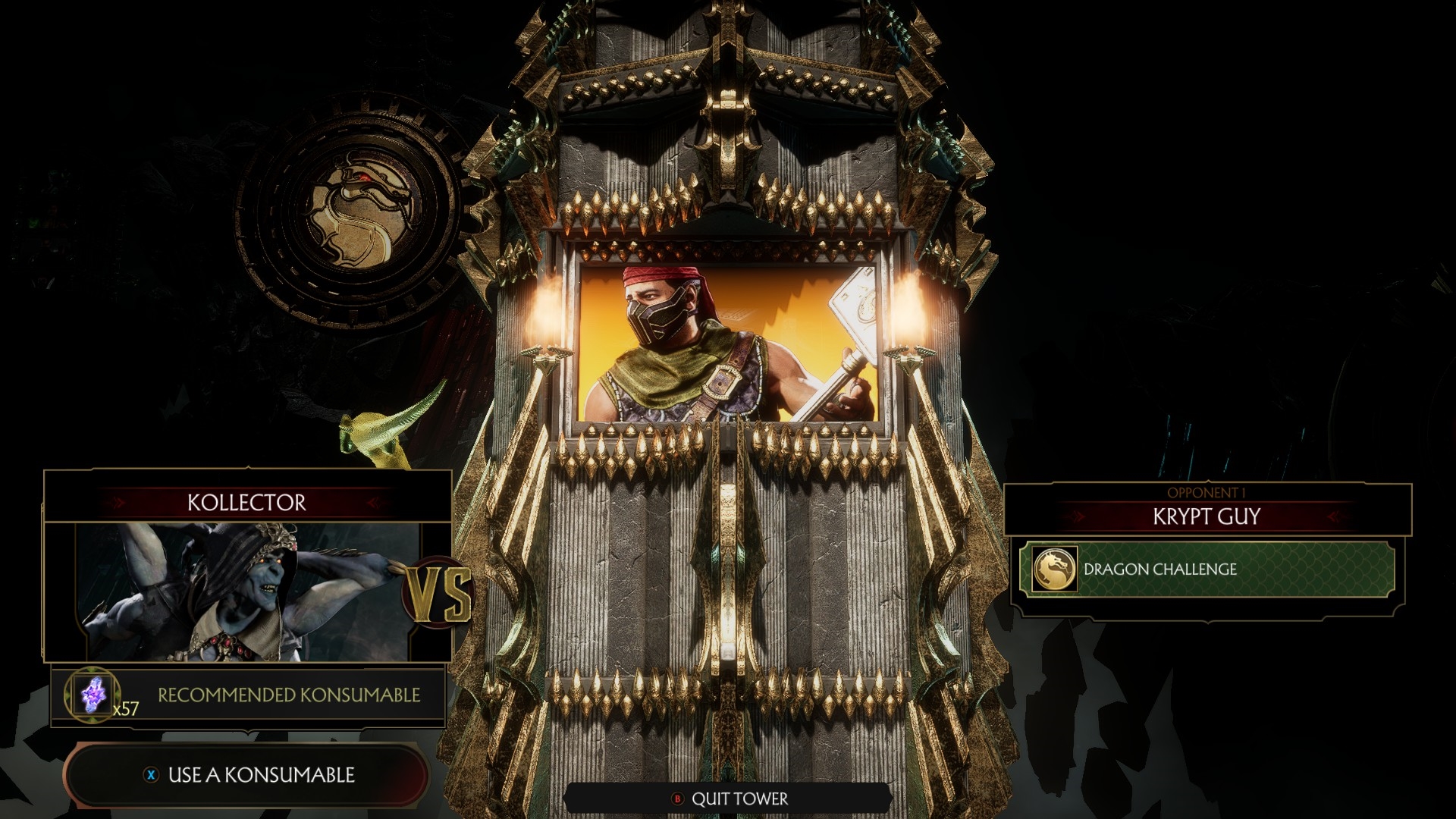Click the Krypt Guy opponent portrait

click(728, 341)
